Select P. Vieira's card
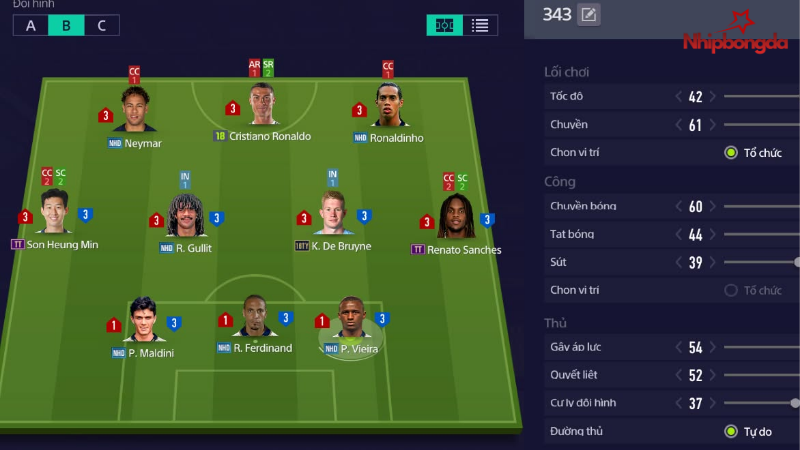This screenshot has width=800, height=450. pyautogui.click(x=351, y=318)
